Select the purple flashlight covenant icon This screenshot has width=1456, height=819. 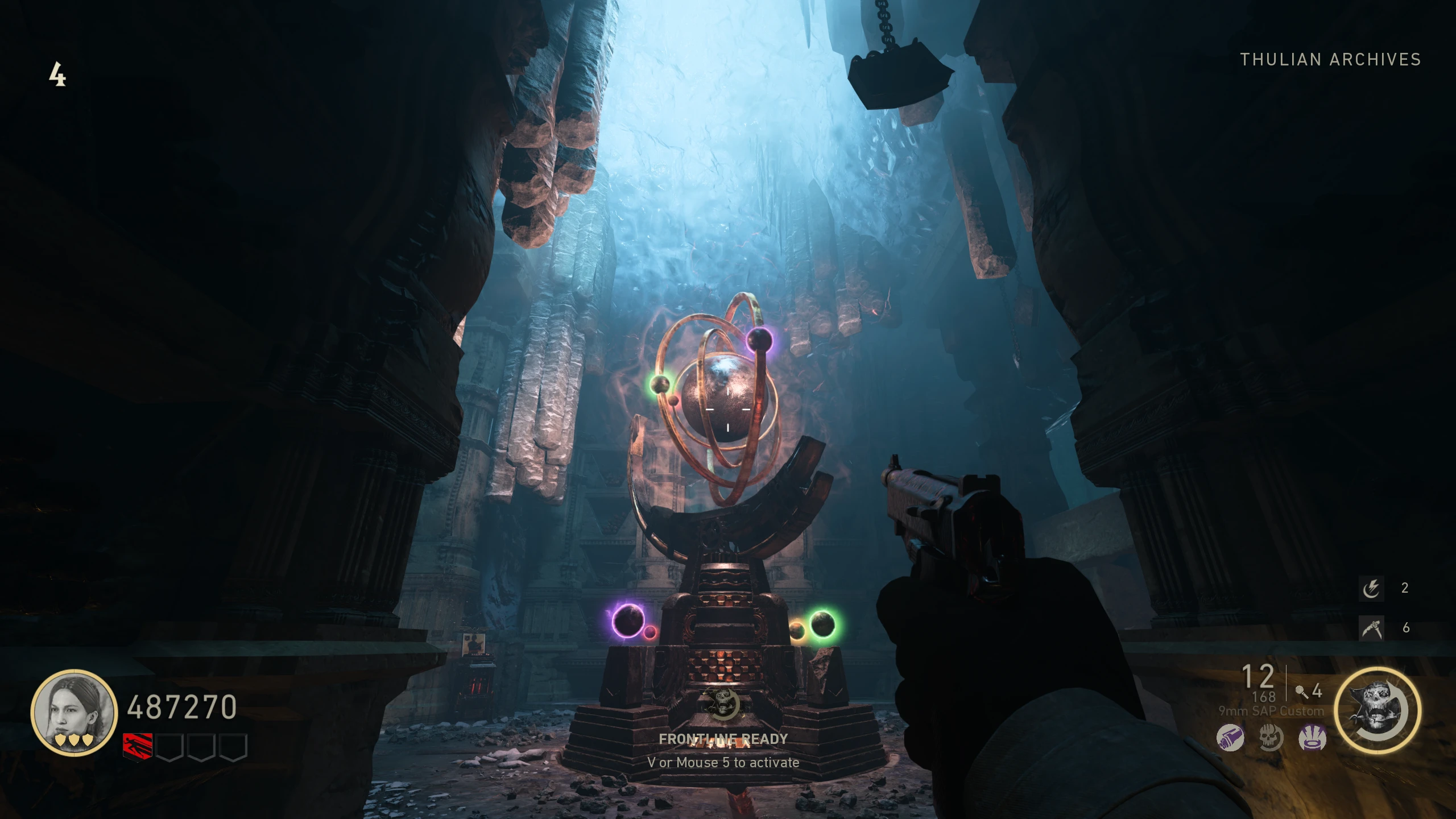point(1230,738)
